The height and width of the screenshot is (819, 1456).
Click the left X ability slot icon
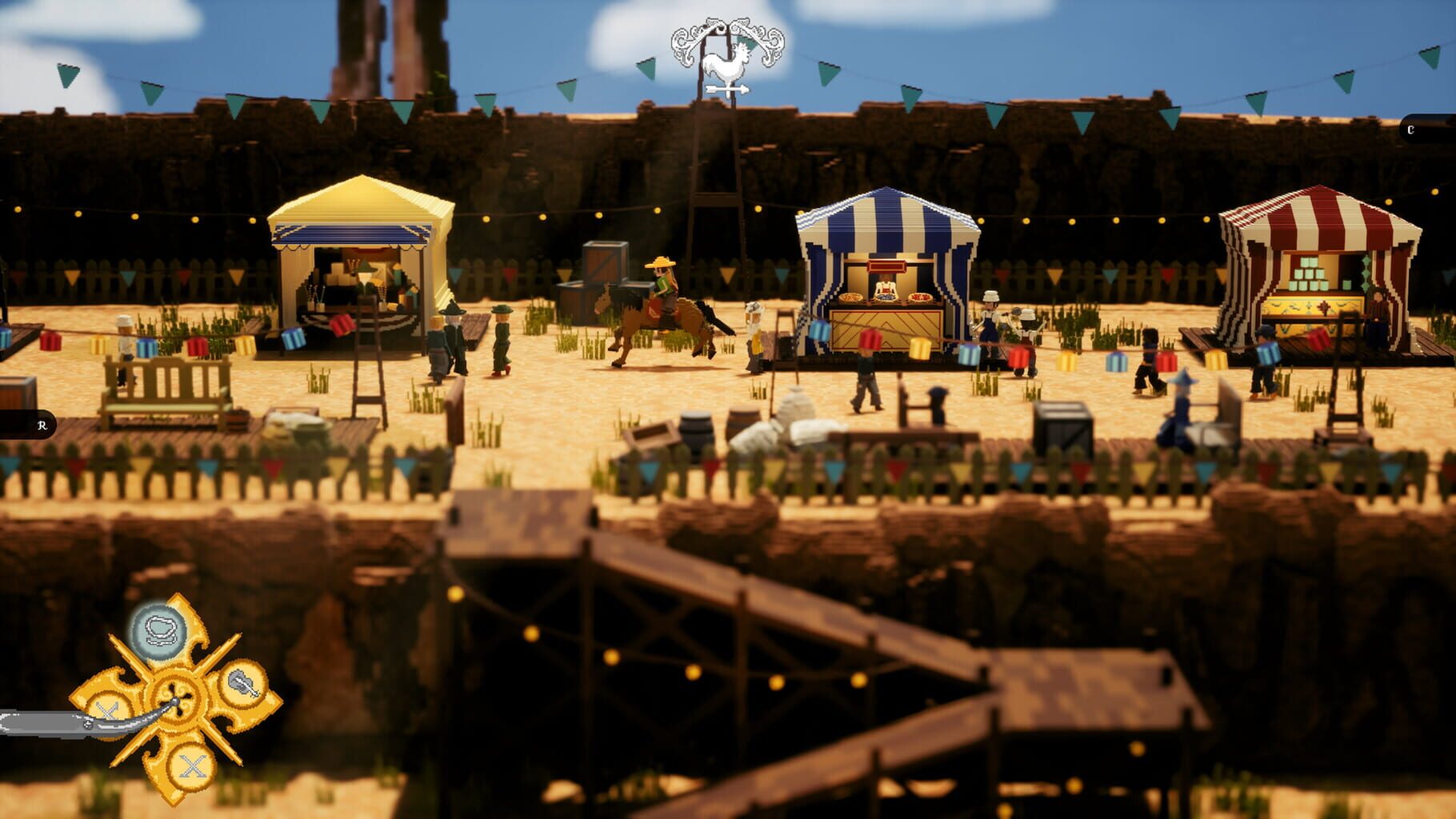tap(108, 711)
